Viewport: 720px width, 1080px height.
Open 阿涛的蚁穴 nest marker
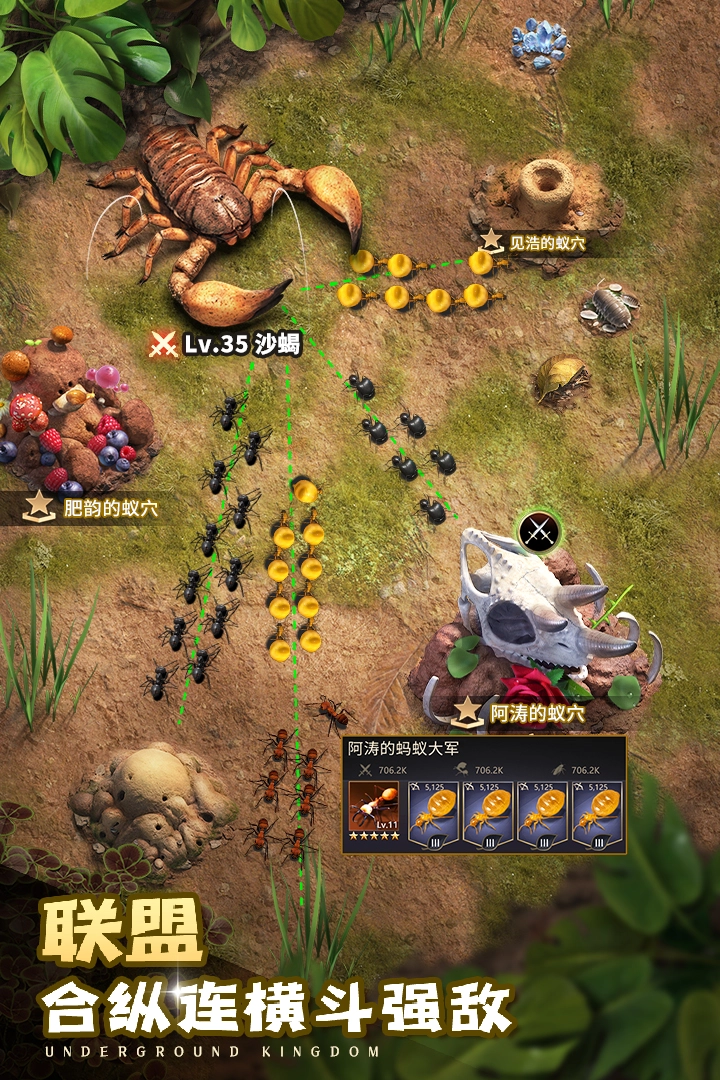click(x=521, y=713)
